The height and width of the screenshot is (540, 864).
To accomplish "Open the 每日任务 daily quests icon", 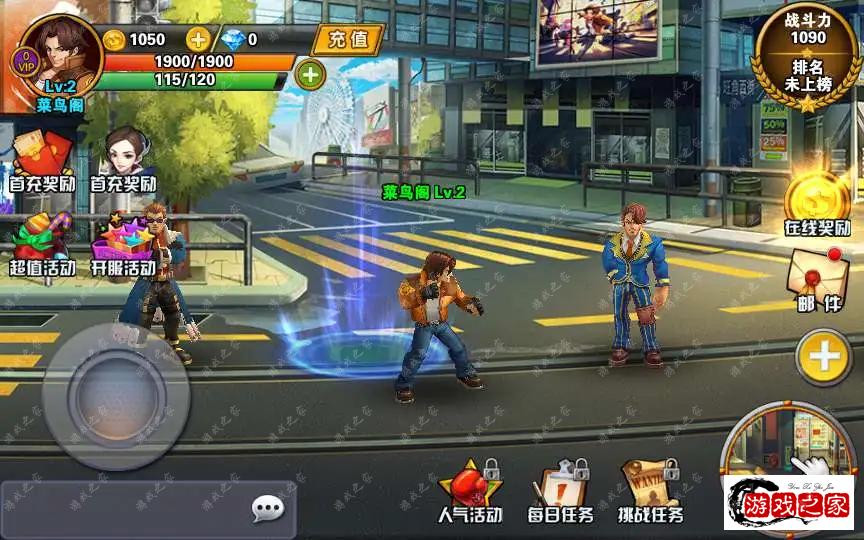I will pos(560,491).
